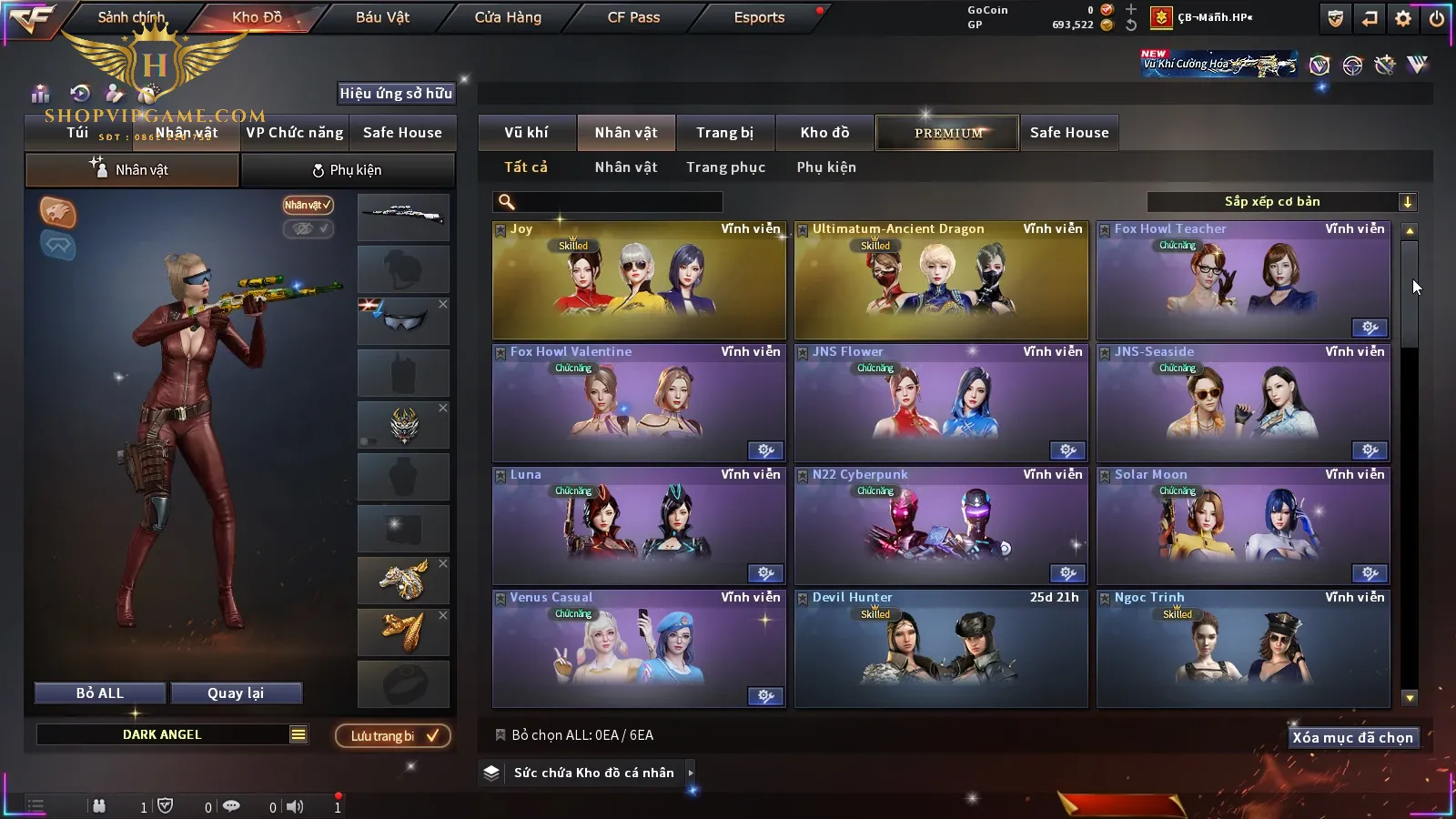Click the Bỏ ALL button

coord(100,693)
